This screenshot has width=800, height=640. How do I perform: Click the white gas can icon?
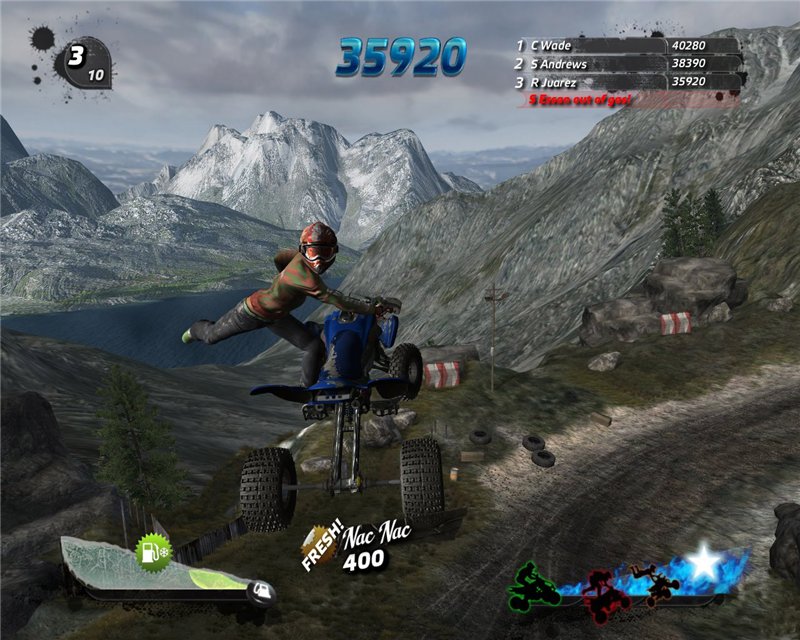click(262, 590)
